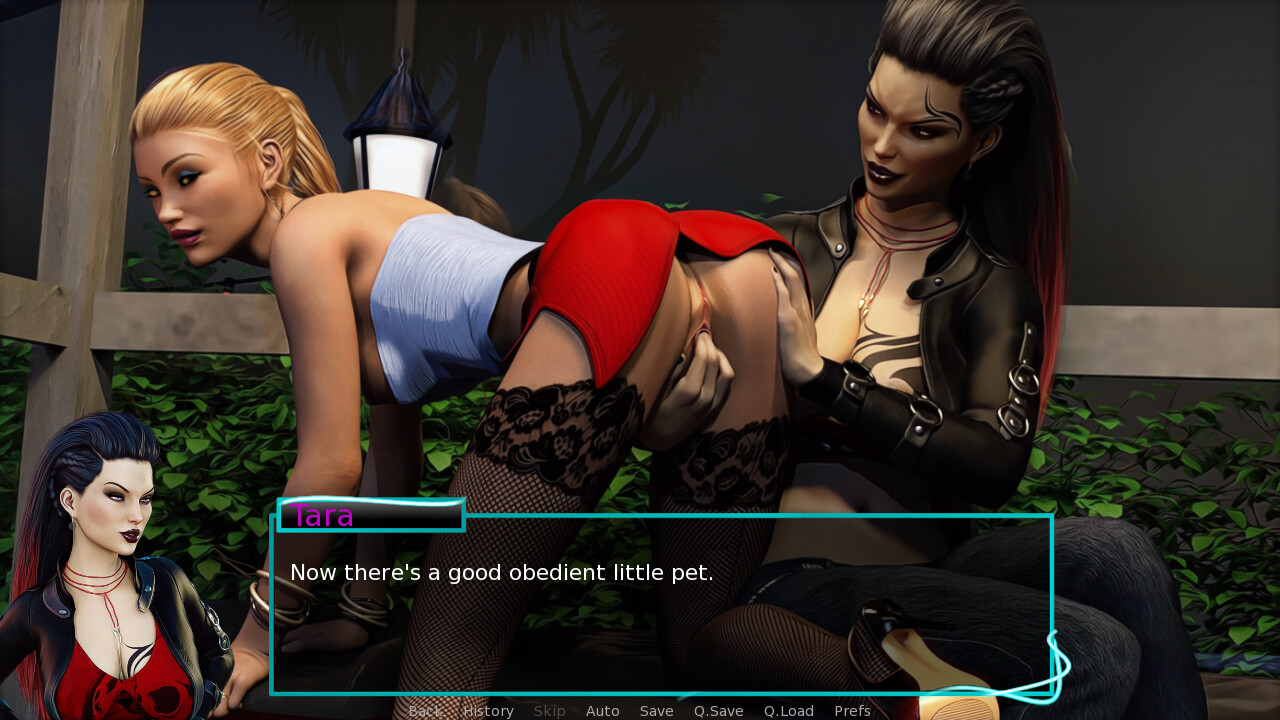Activate the Skip option

pyautogui.click(x=549, y=711)
